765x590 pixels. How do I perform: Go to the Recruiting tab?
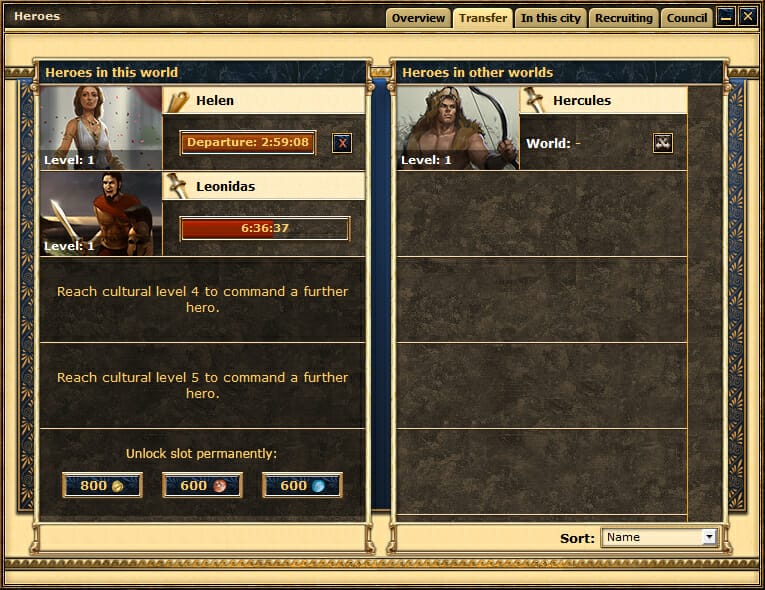click(623, 18)
